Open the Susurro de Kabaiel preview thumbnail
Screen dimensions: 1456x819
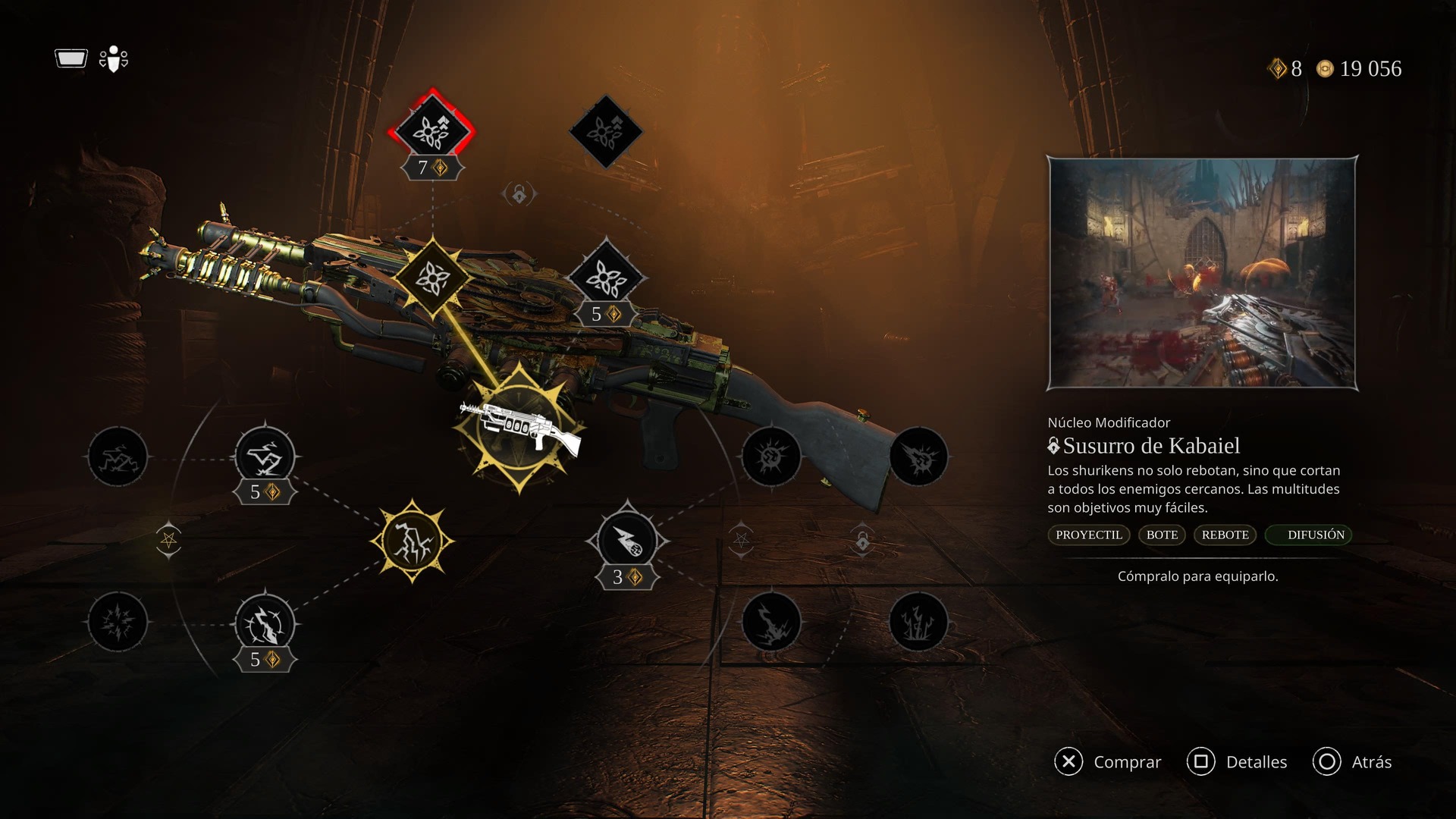[x=1202, y=273]
